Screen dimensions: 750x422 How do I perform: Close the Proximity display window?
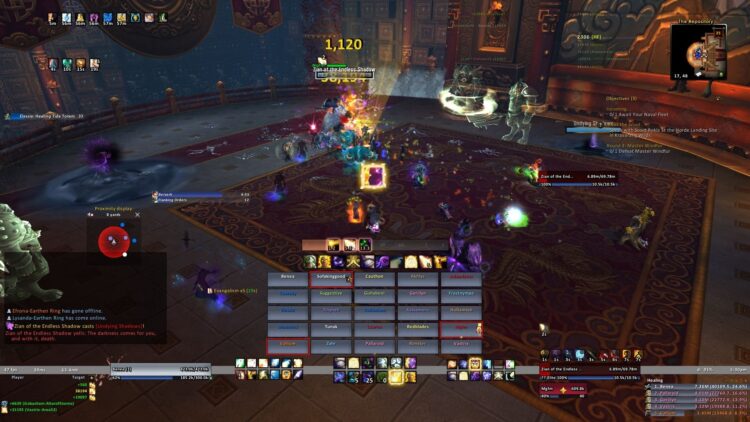(x=138, y=214)
